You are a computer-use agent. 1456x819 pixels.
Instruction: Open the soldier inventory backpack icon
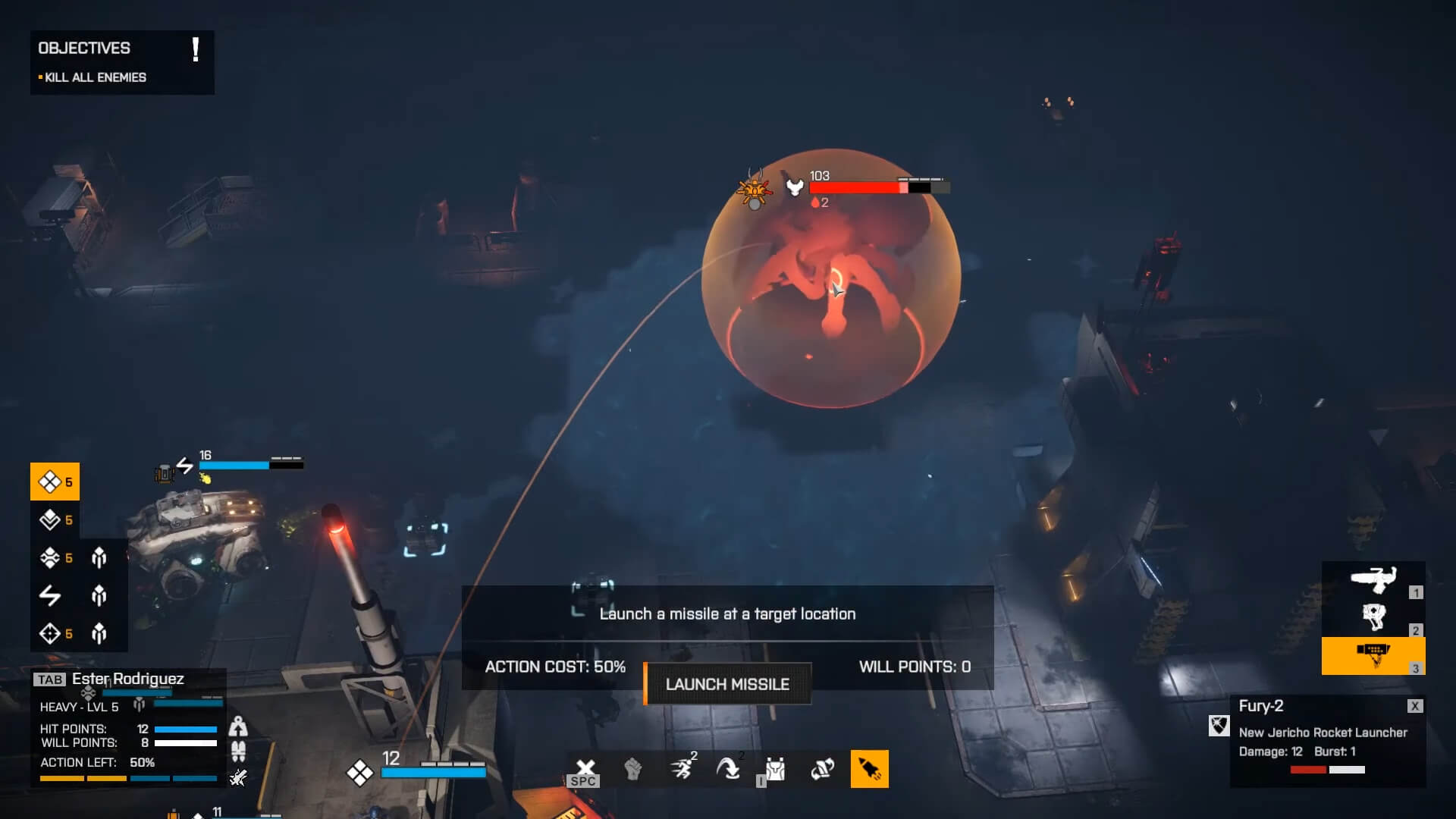pyautogui.click(x=774, y=768)
